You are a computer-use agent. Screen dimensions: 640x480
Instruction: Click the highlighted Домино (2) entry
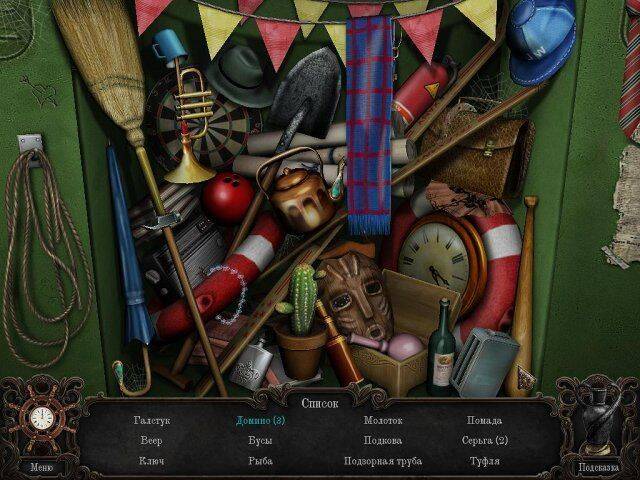(260, 420)
